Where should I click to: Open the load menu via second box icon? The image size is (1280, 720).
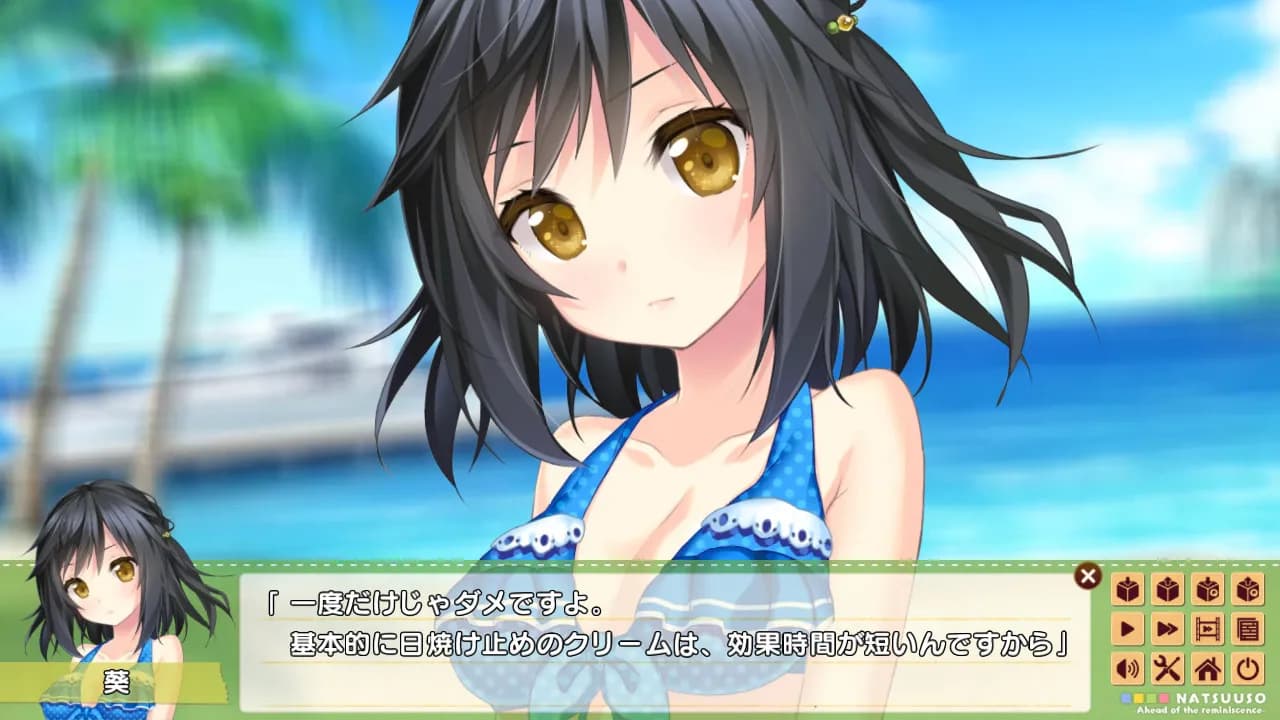pyautogui.click(x=1166, y=588)
